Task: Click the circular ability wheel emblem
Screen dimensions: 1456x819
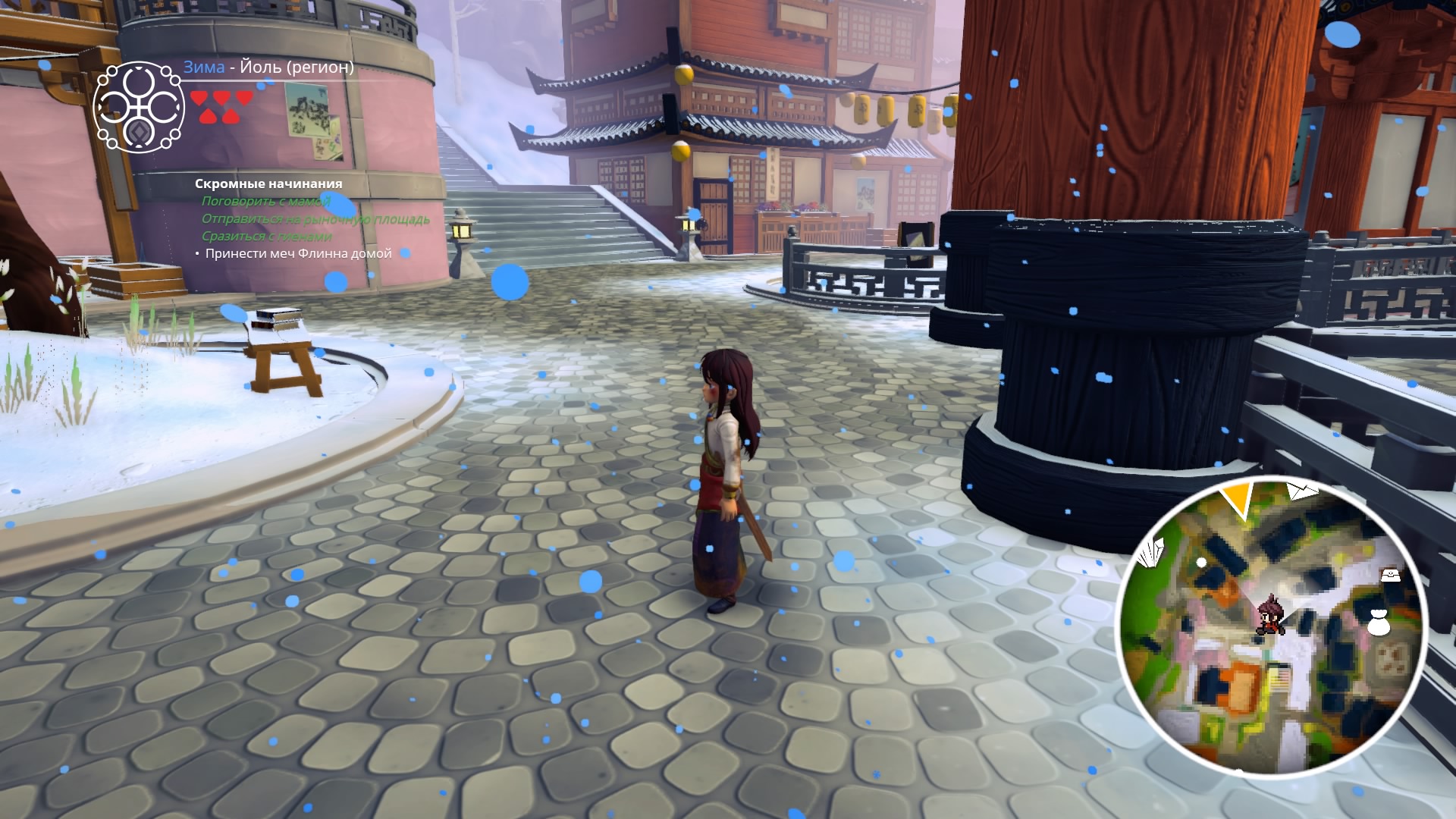Action: [139, 107]
